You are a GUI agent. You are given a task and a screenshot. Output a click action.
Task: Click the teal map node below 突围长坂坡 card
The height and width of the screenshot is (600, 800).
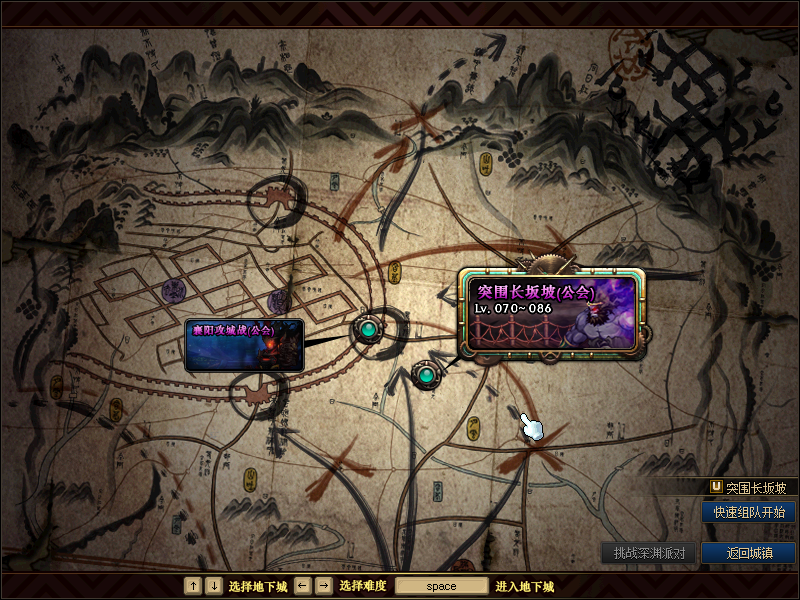tap(426, 375)
